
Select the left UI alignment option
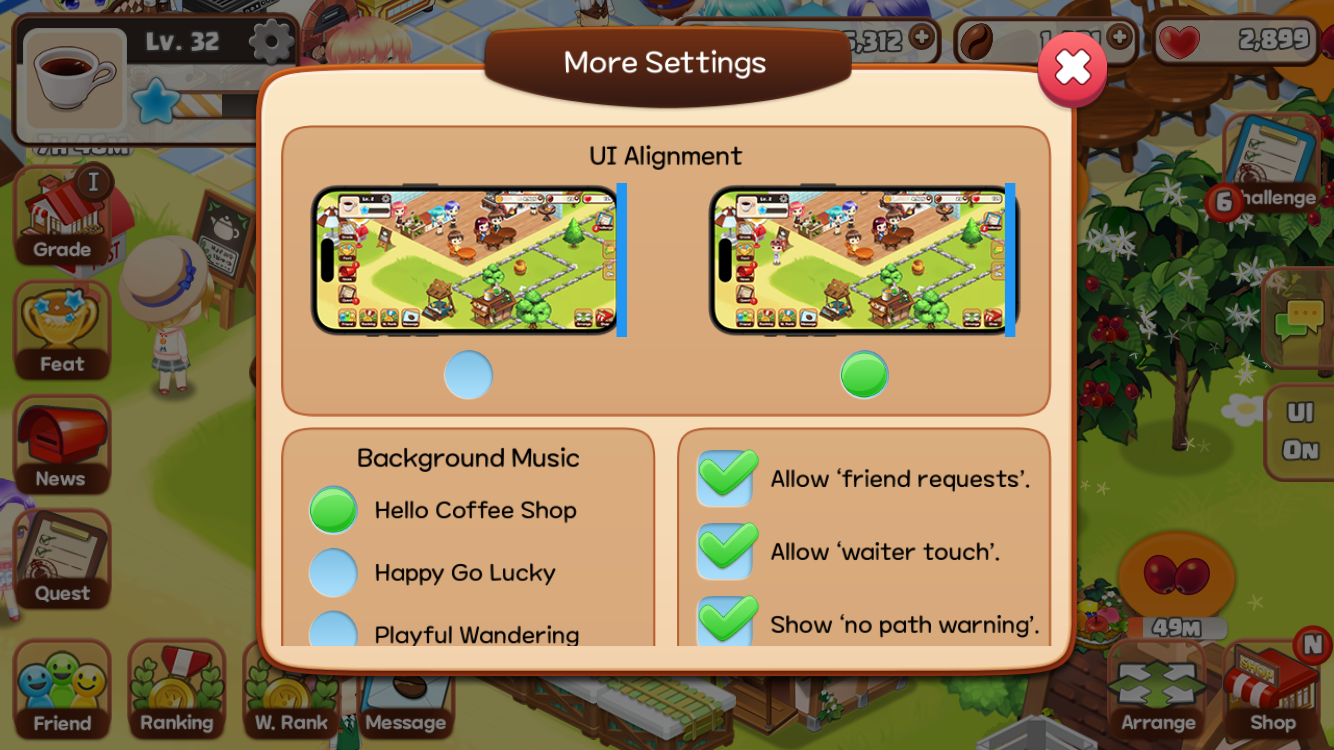click(468, 375)
